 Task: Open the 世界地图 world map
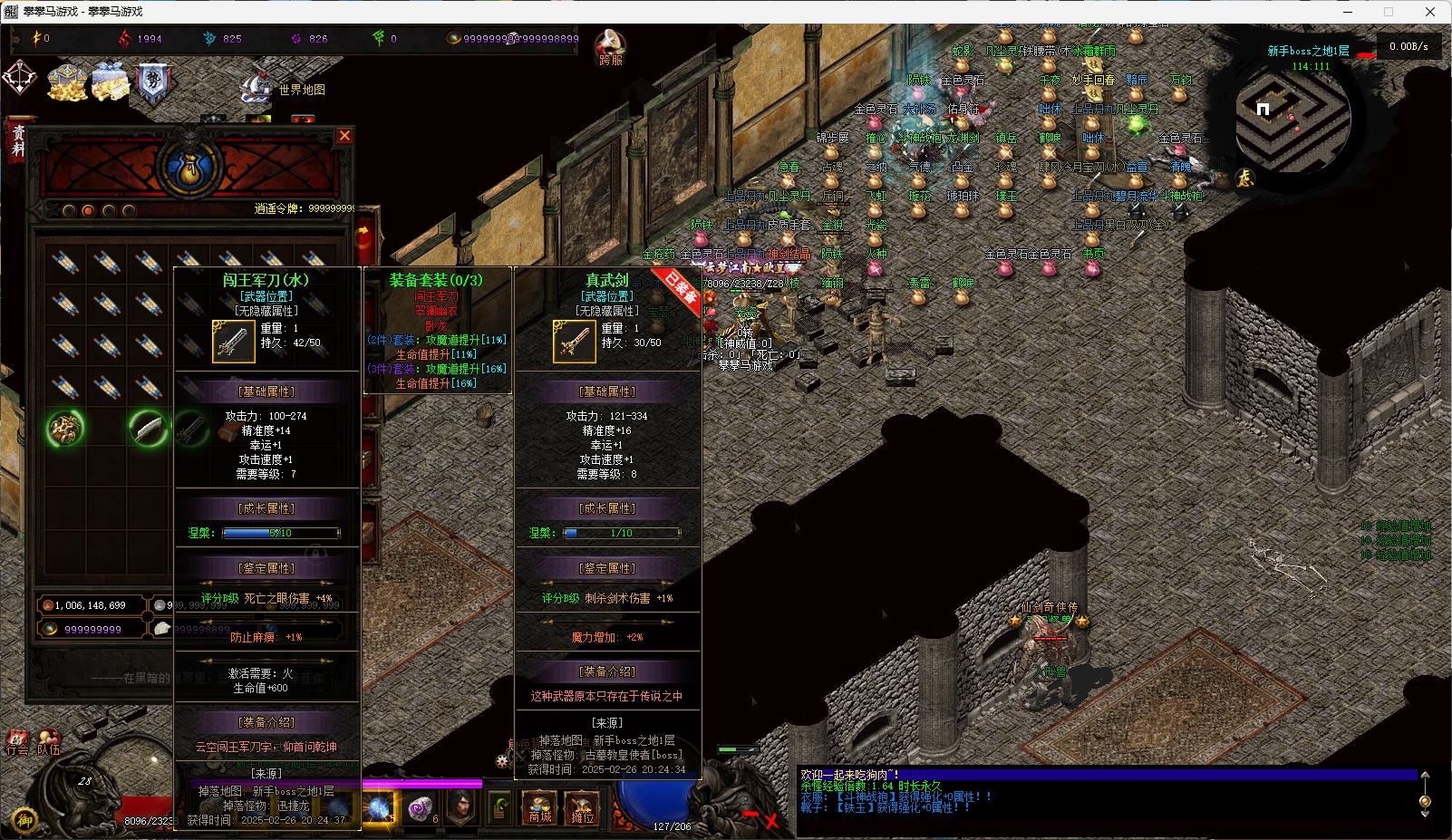pyautogui.click(x=301, y=90)
